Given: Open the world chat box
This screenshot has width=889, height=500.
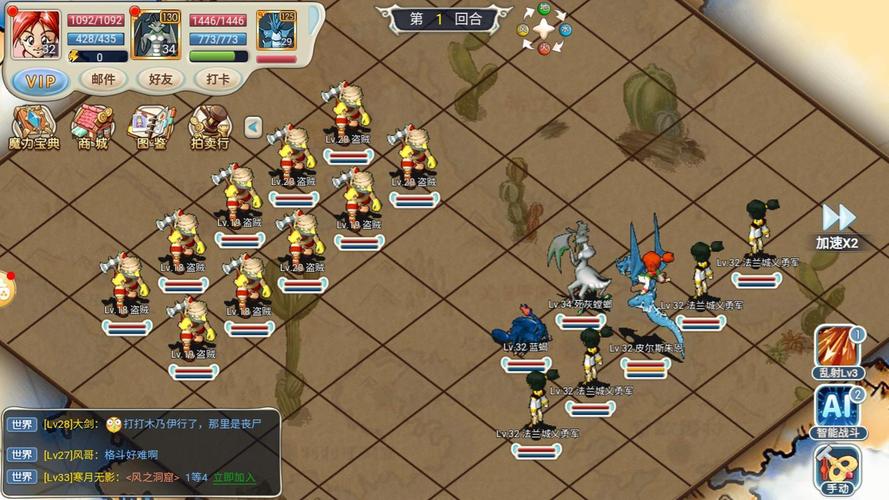Looking at the screenshot, I should coord(140,451).
